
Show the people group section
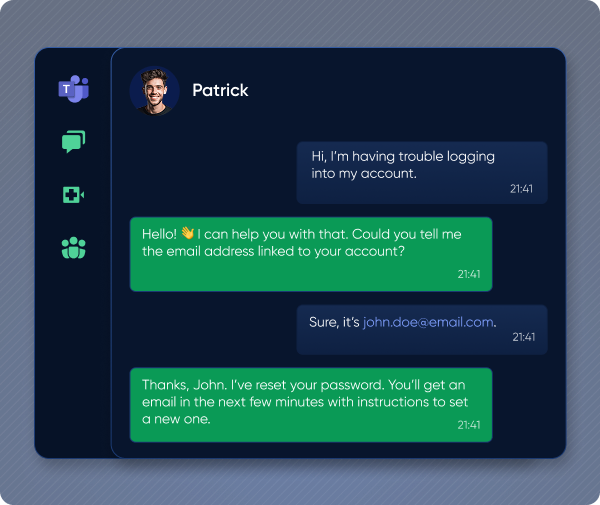73,248
